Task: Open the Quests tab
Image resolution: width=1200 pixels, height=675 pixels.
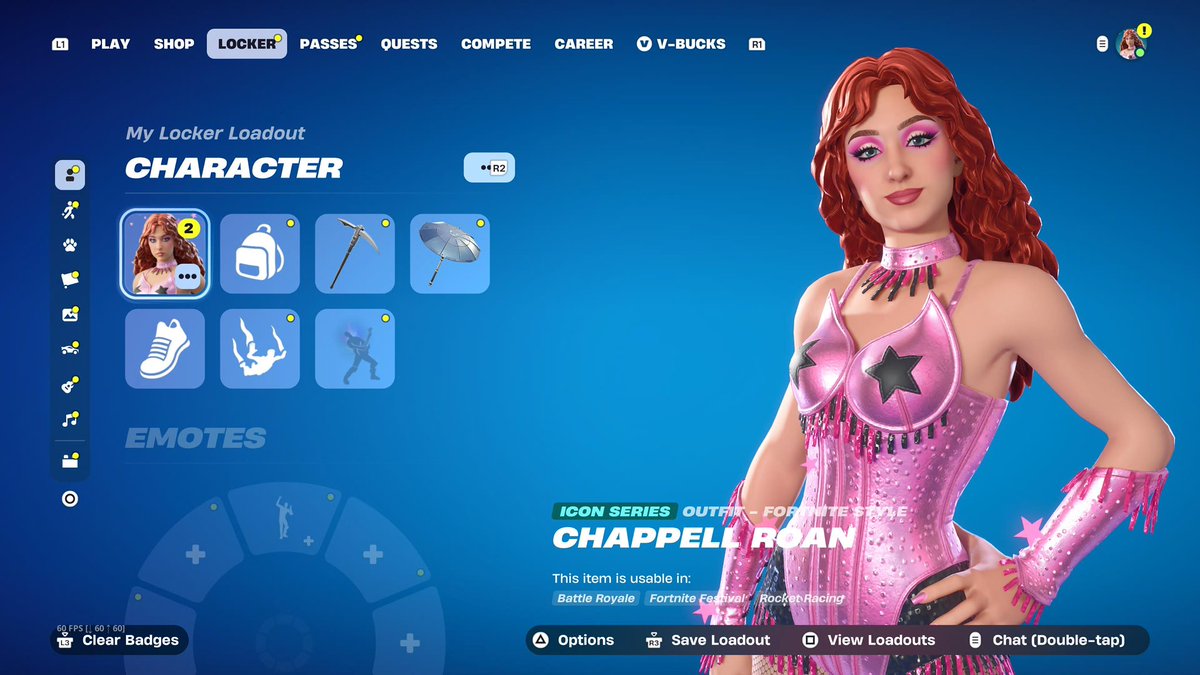Action: pyautogui.click(x=409, y=44)
